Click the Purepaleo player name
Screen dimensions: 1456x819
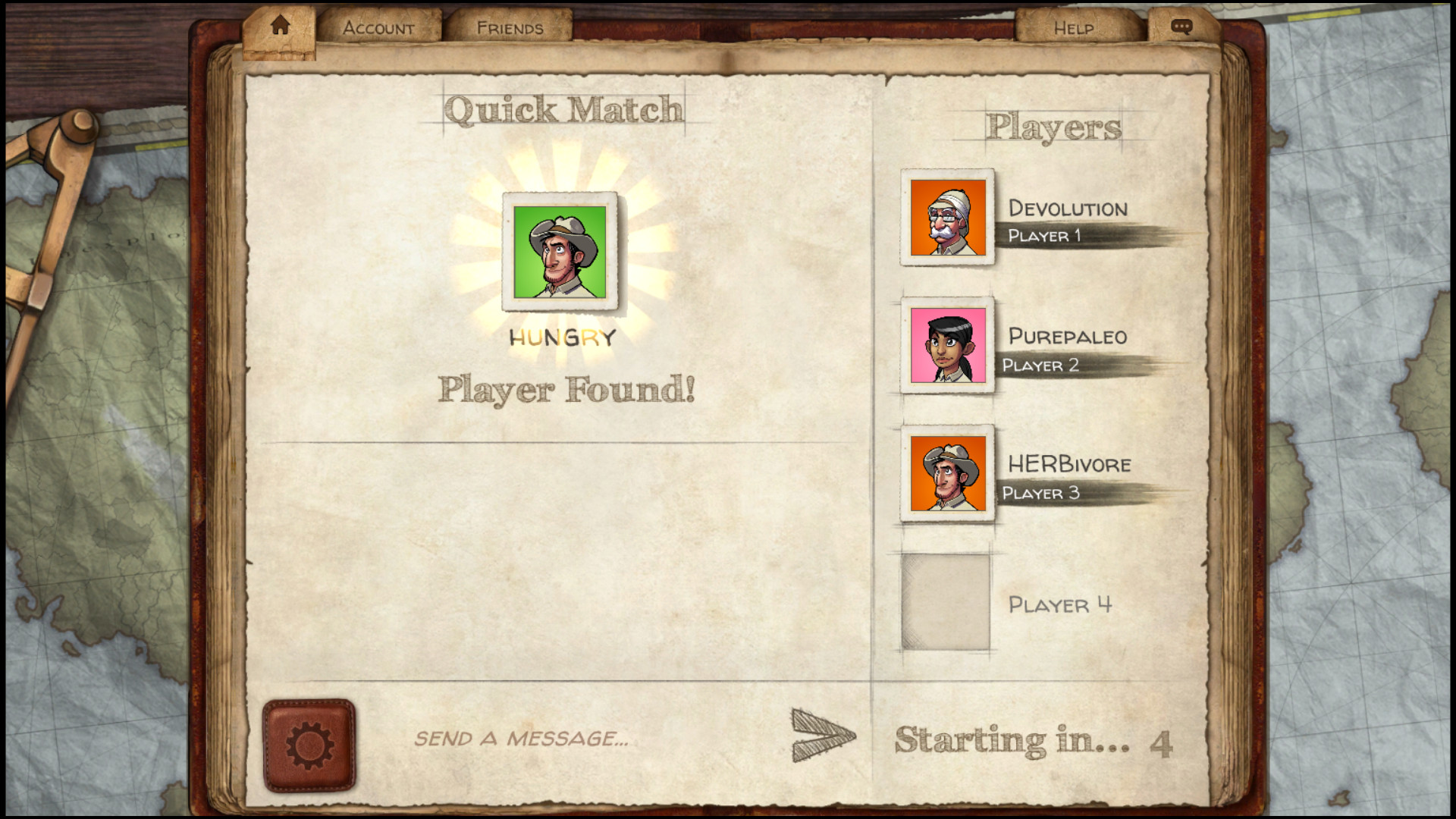coord(1068,337)
